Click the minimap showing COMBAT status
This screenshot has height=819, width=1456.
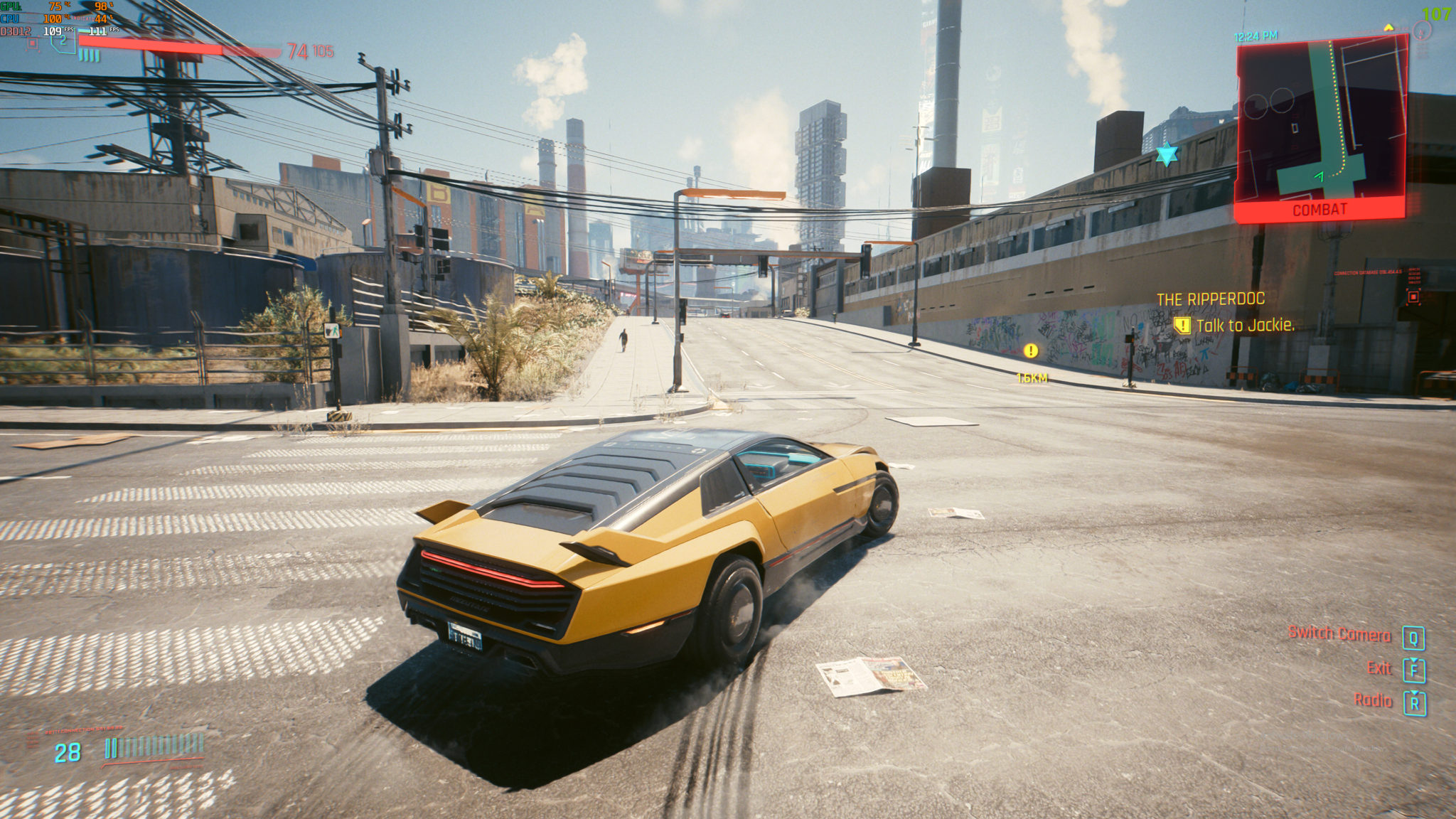1321,128
